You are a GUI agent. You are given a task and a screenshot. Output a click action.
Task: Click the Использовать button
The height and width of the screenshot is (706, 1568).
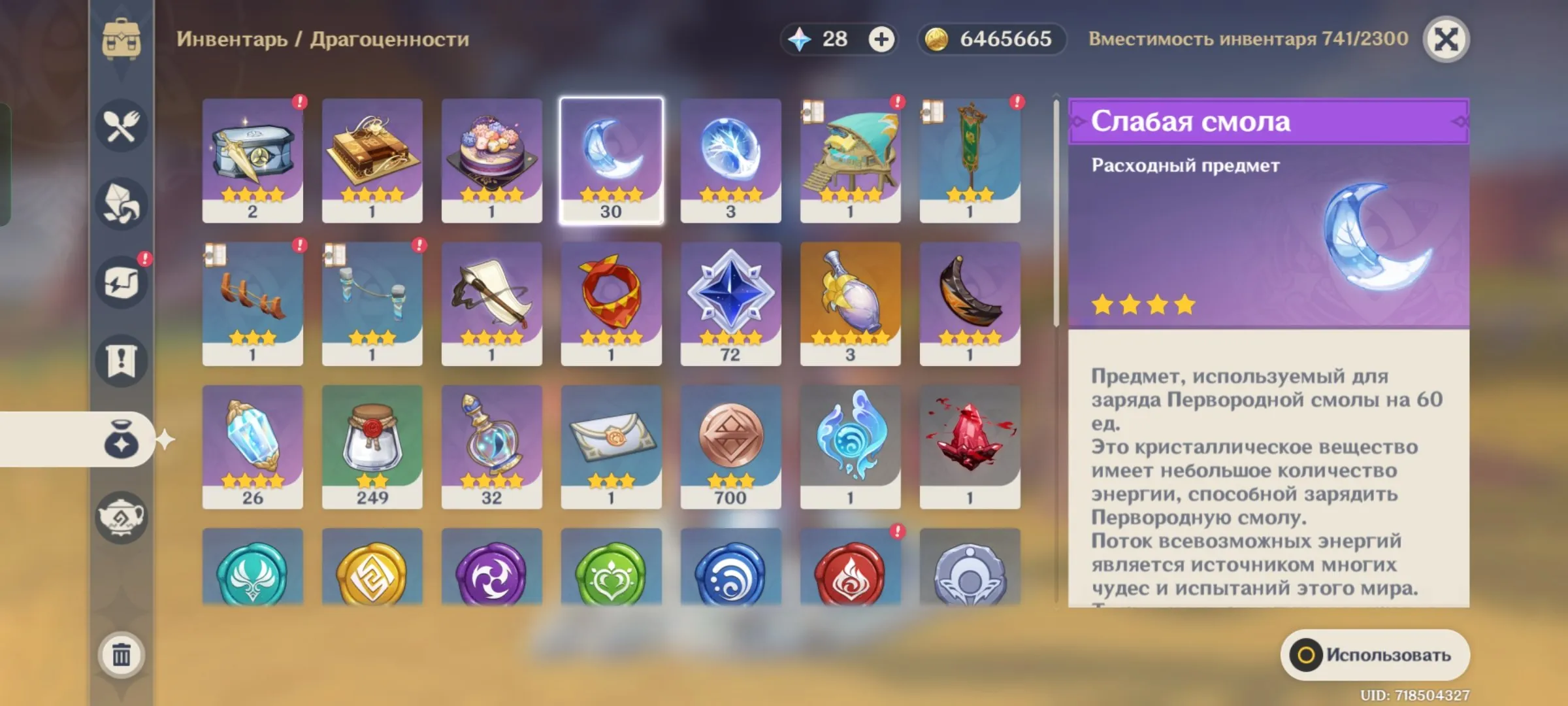pyautogui.click(x=1375, y=655)
